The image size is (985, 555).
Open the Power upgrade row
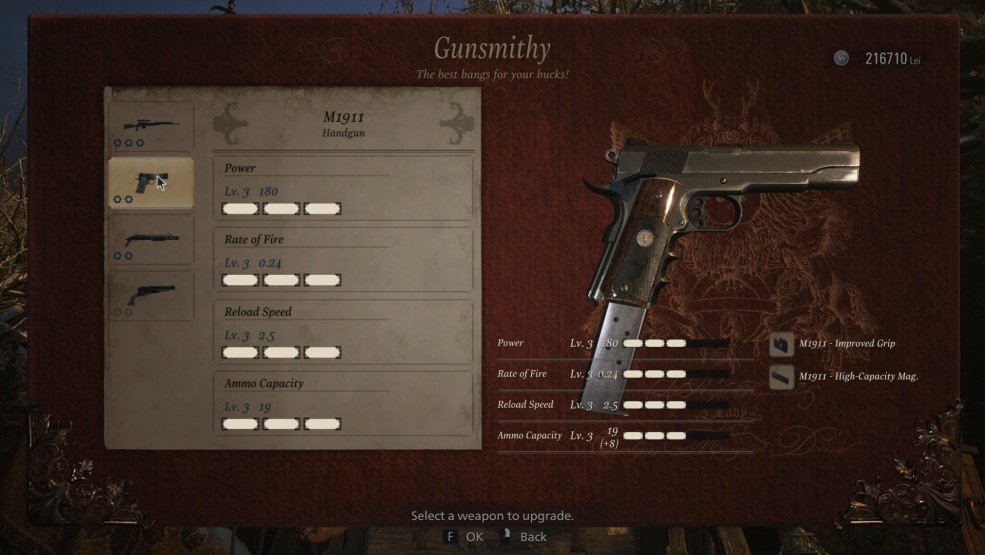(343, 188)
